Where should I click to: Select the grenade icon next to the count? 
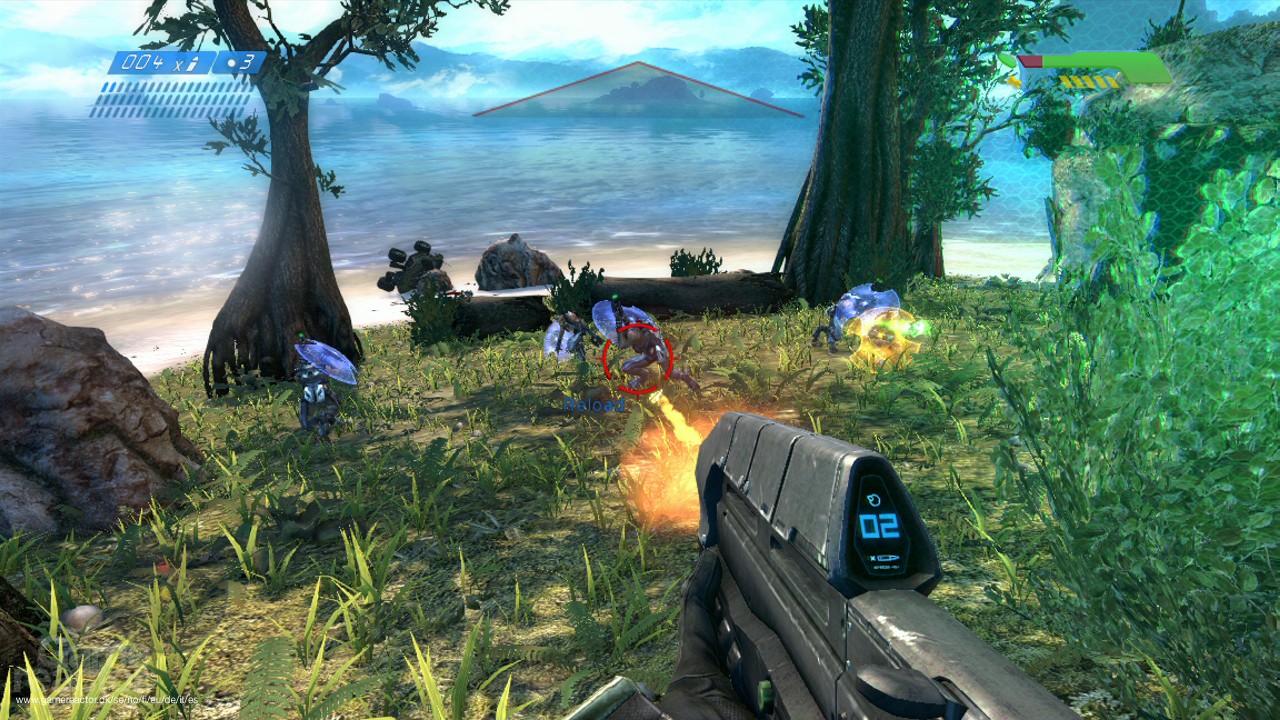[232, 62]
